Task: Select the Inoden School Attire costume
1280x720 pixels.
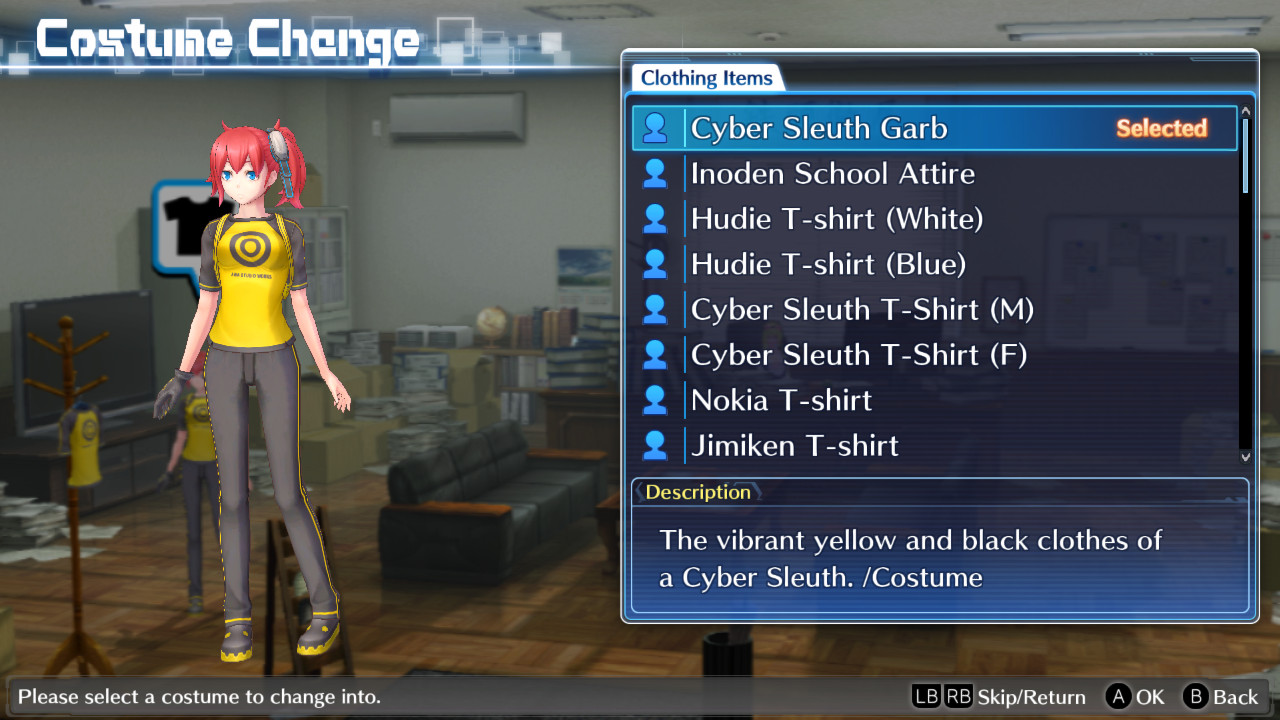Action: [x=832, y=173]
